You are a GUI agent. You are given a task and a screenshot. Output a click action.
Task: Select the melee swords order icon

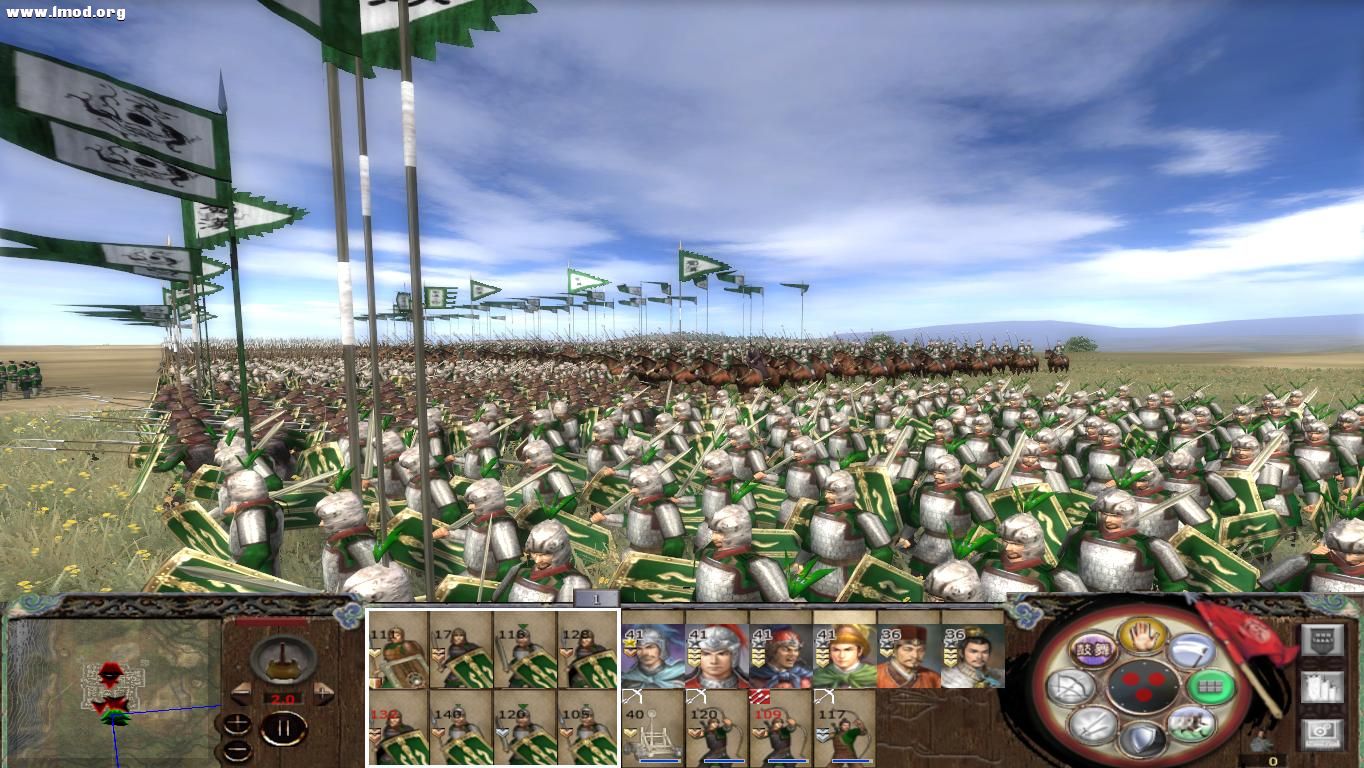[x=1093, y=727]
